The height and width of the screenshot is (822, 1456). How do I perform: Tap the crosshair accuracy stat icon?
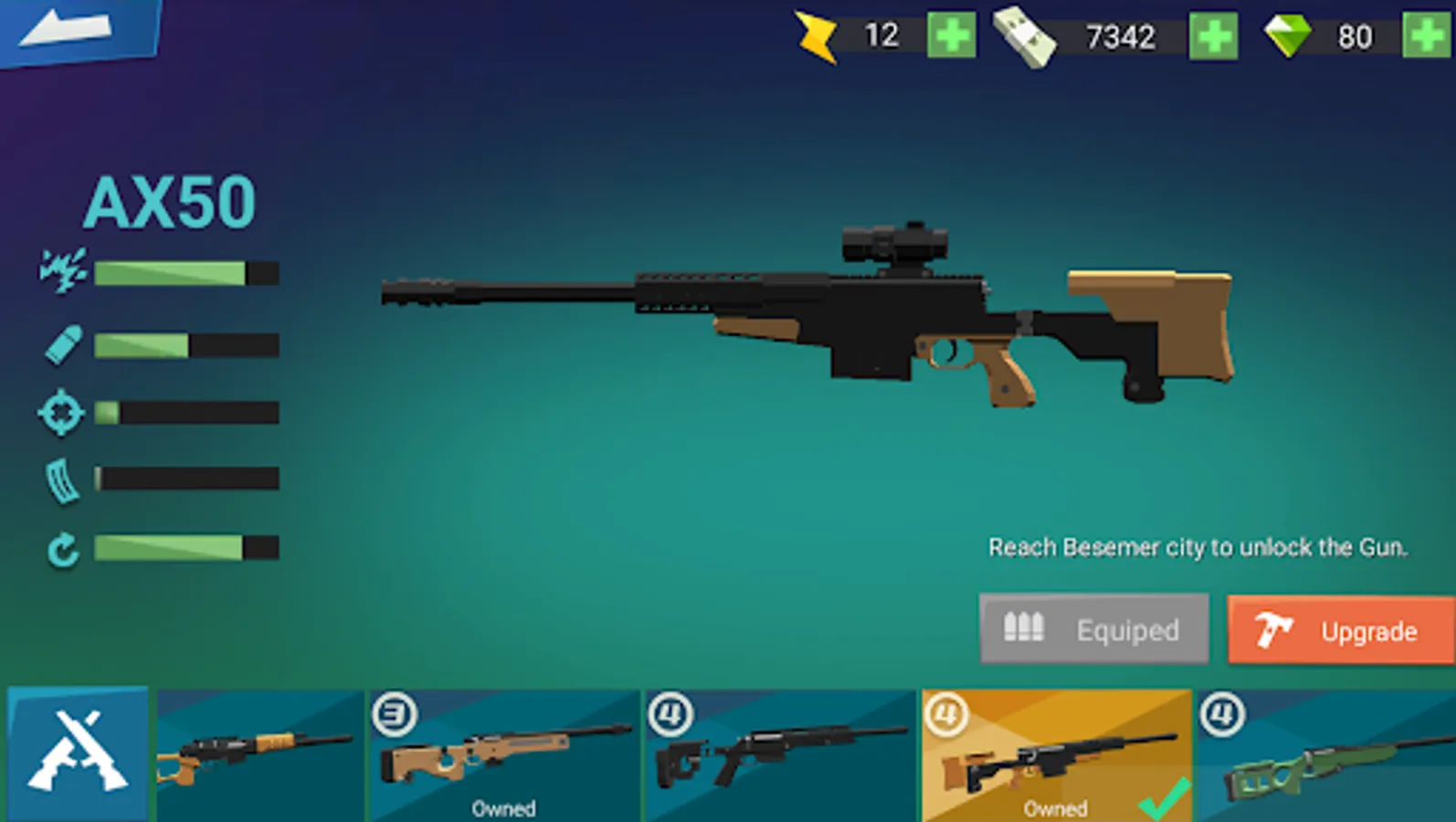(x=60, y=413)
